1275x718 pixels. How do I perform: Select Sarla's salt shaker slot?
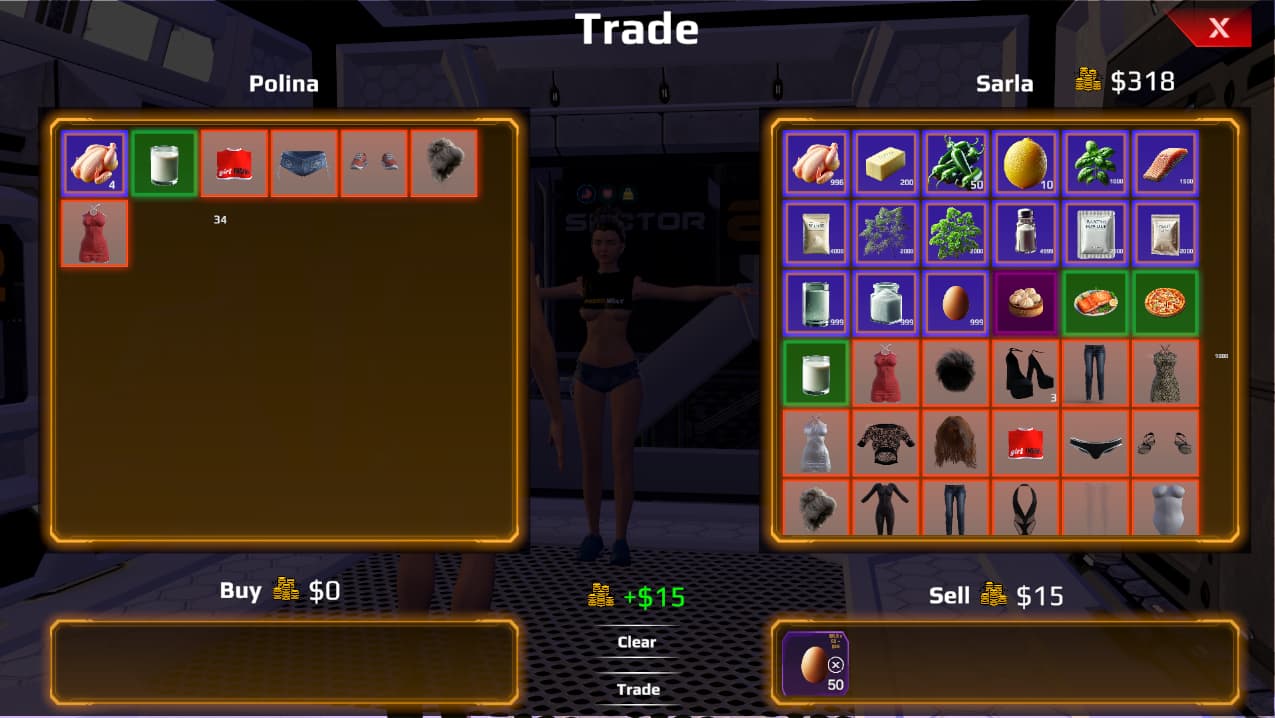click(1026, 233)
